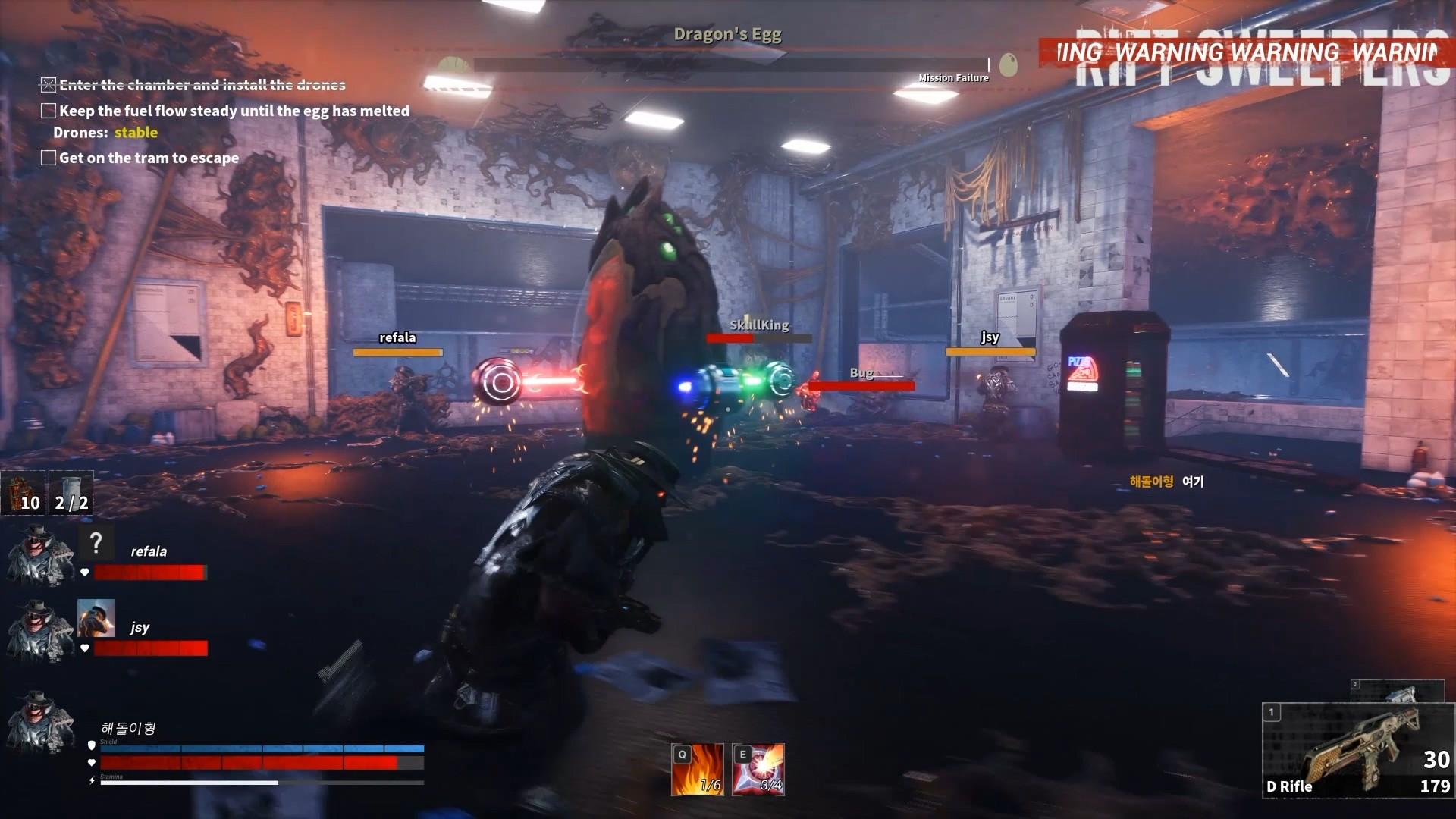This screenshot has height=819, width=1456.
Task: Click refala's teammate portrait
Action: tap(39, 557)
